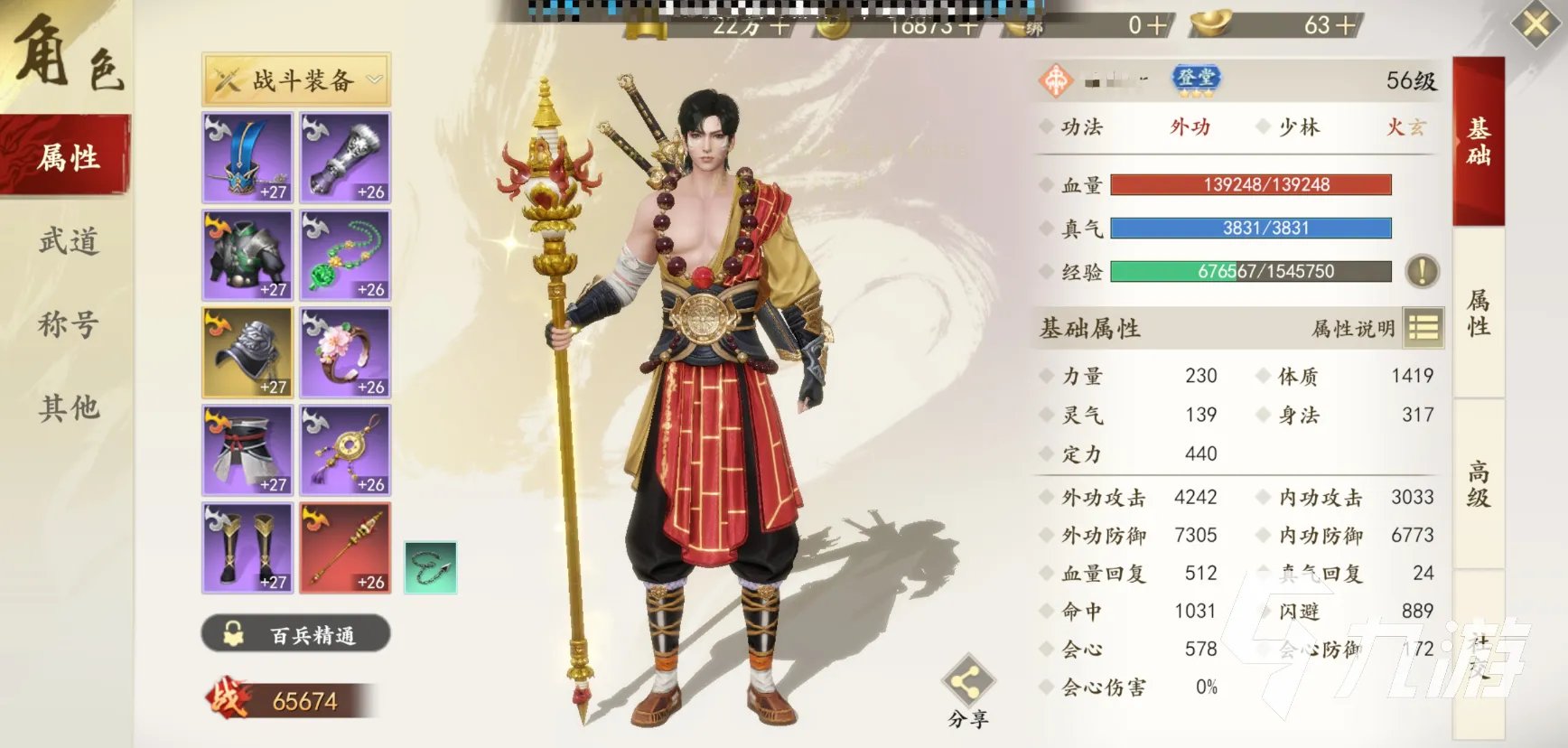Open the 称号 titles section

[67, 324]
